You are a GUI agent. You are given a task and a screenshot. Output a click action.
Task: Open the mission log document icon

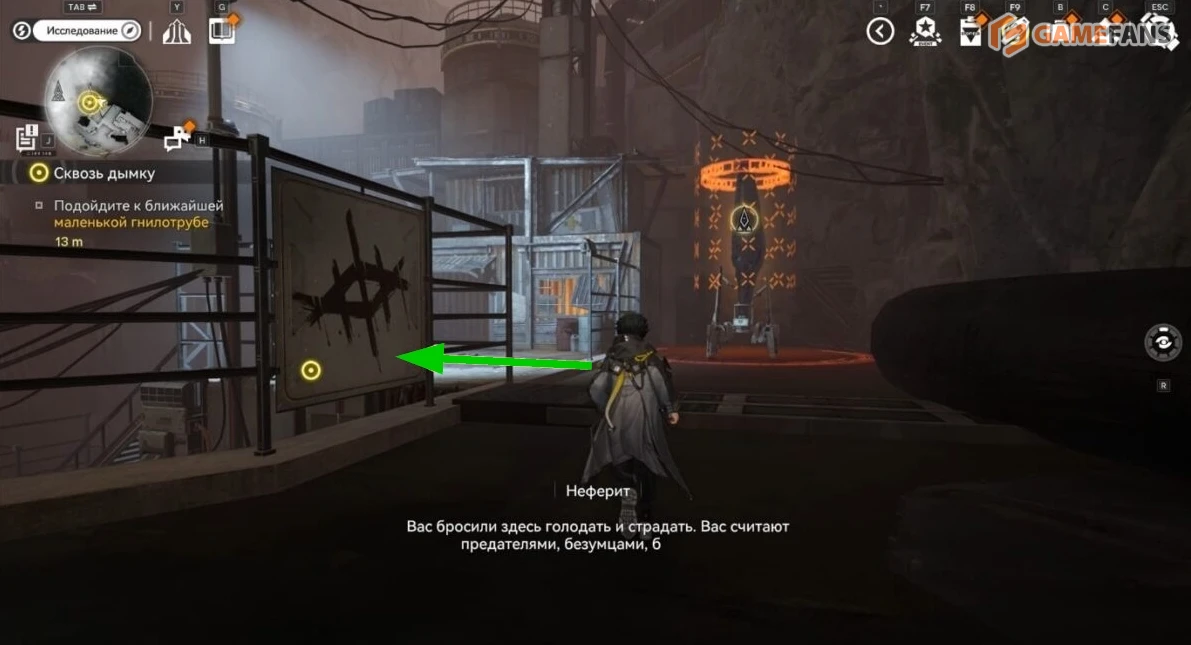(x=27, y=138)
